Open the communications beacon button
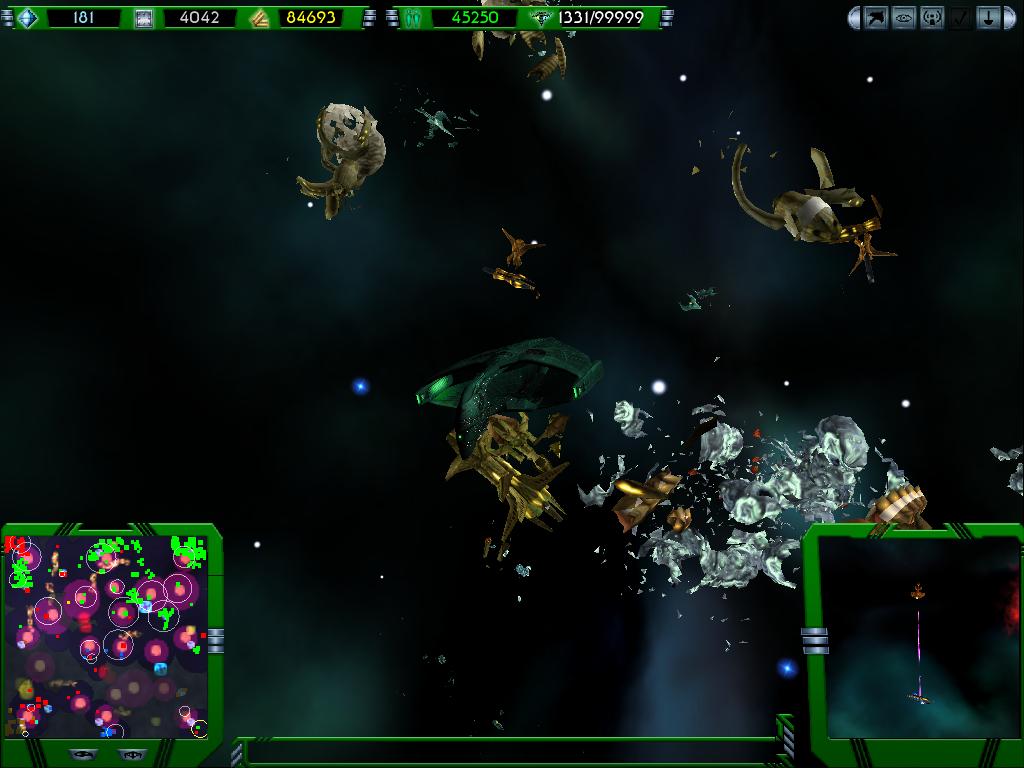This screenshot has width=1024, height=768. [932, 18]
